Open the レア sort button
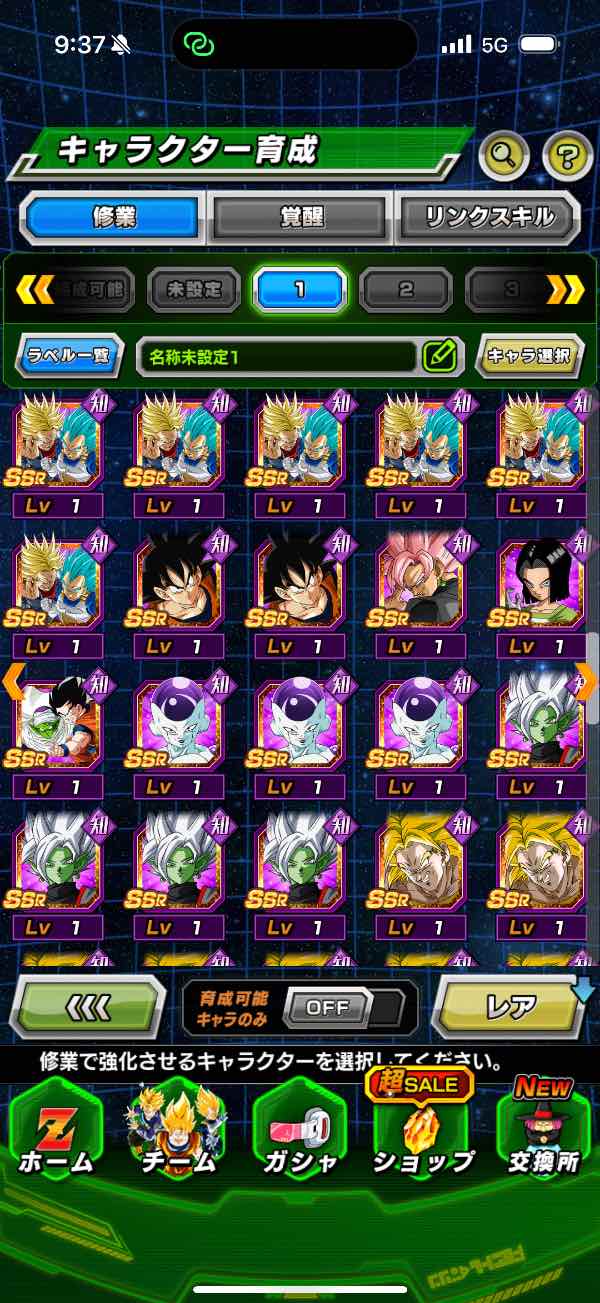The width and height of the screenshot is (600, 1303). point(510,1007)
